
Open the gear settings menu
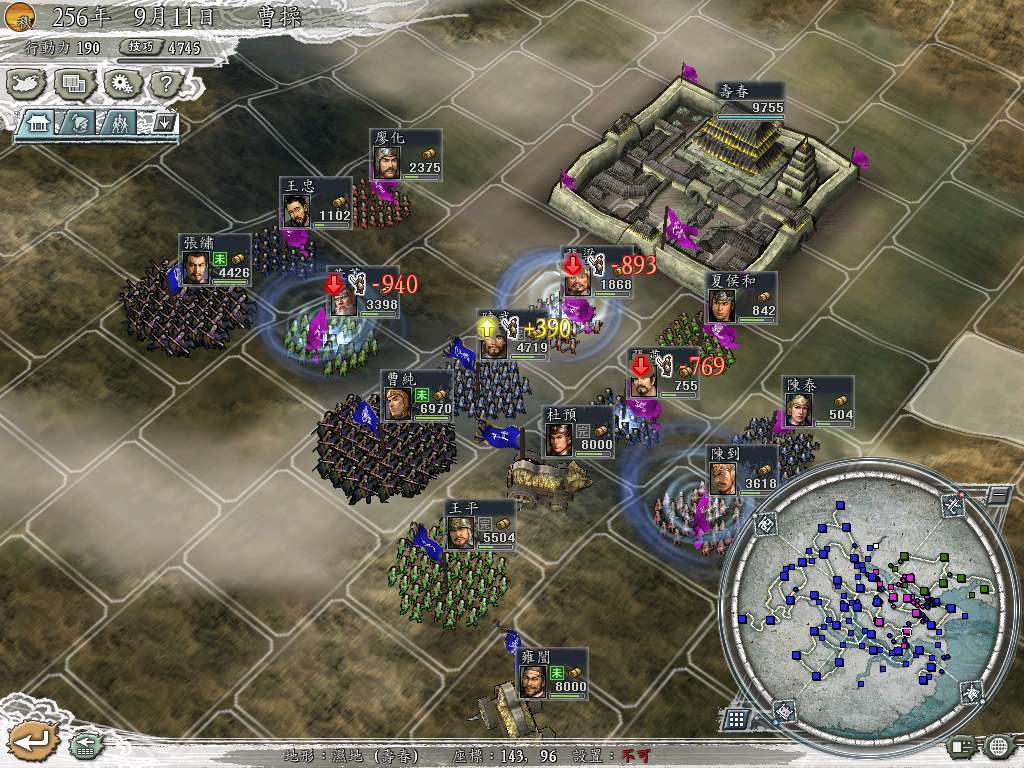click(120, 84)
